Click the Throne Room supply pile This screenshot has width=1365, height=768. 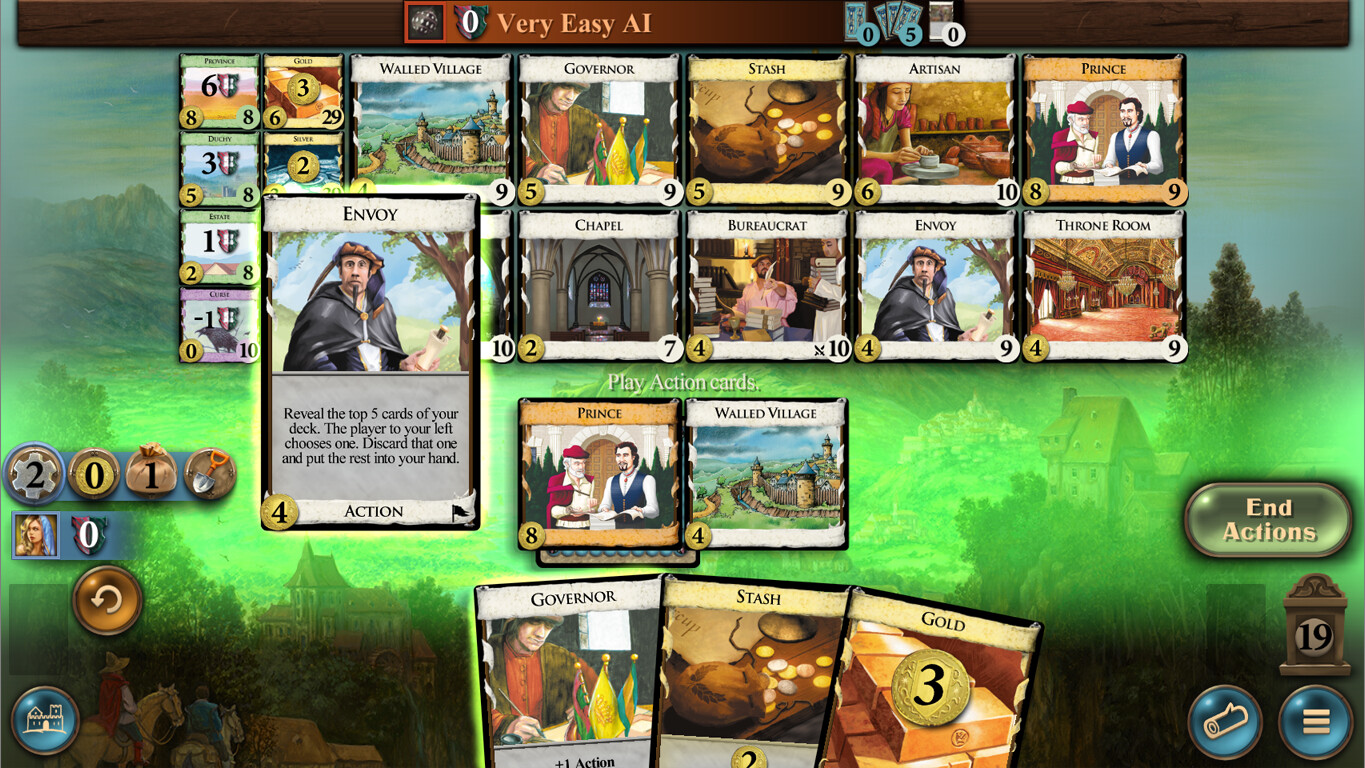point(1103,283)
